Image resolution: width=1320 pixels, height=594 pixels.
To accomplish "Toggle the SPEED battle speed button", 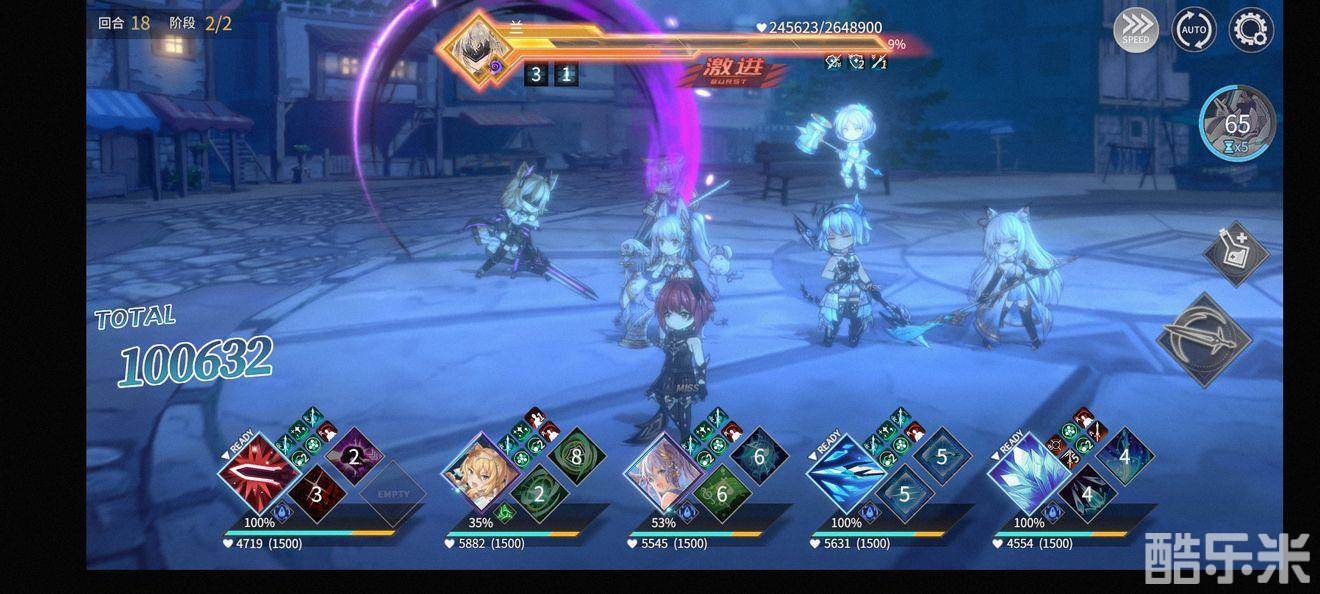I will pos(1136,30).
